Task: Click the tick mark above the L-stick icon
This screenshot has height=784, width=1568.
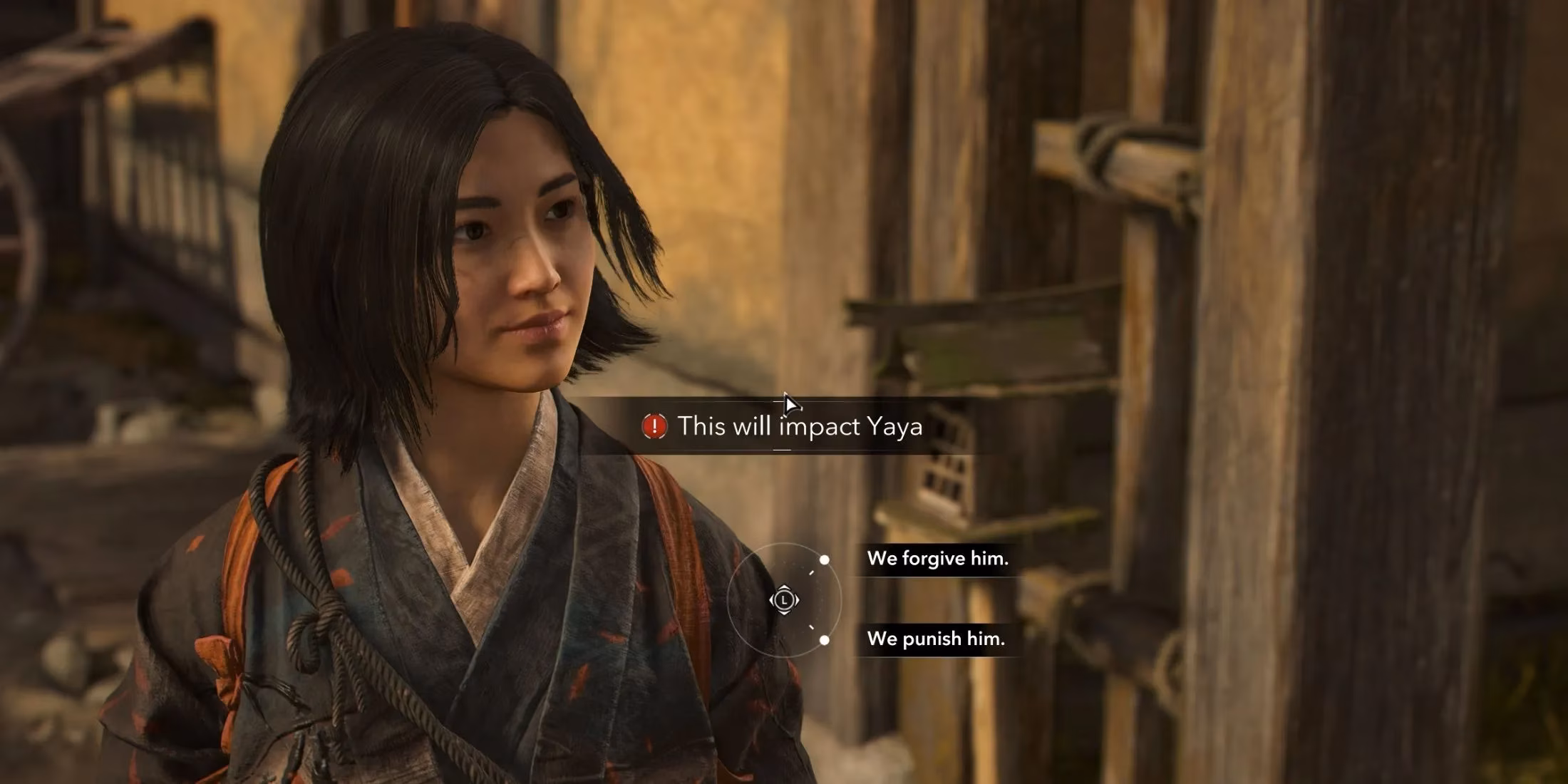Action: tap(812, 572)
